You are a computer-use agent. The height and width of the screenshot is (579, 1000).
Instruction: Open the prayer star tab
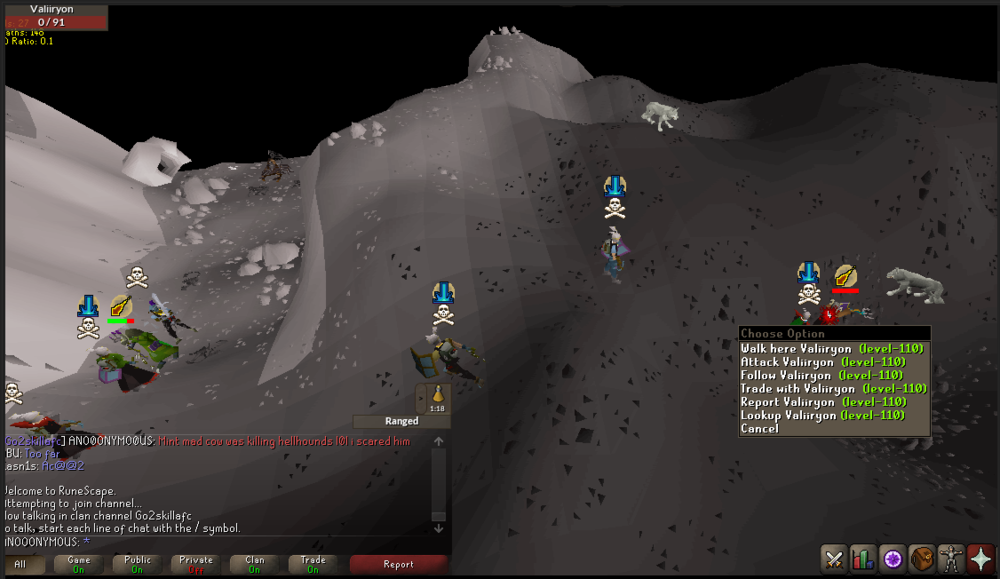pyautogui.click(x=980, y=558)
